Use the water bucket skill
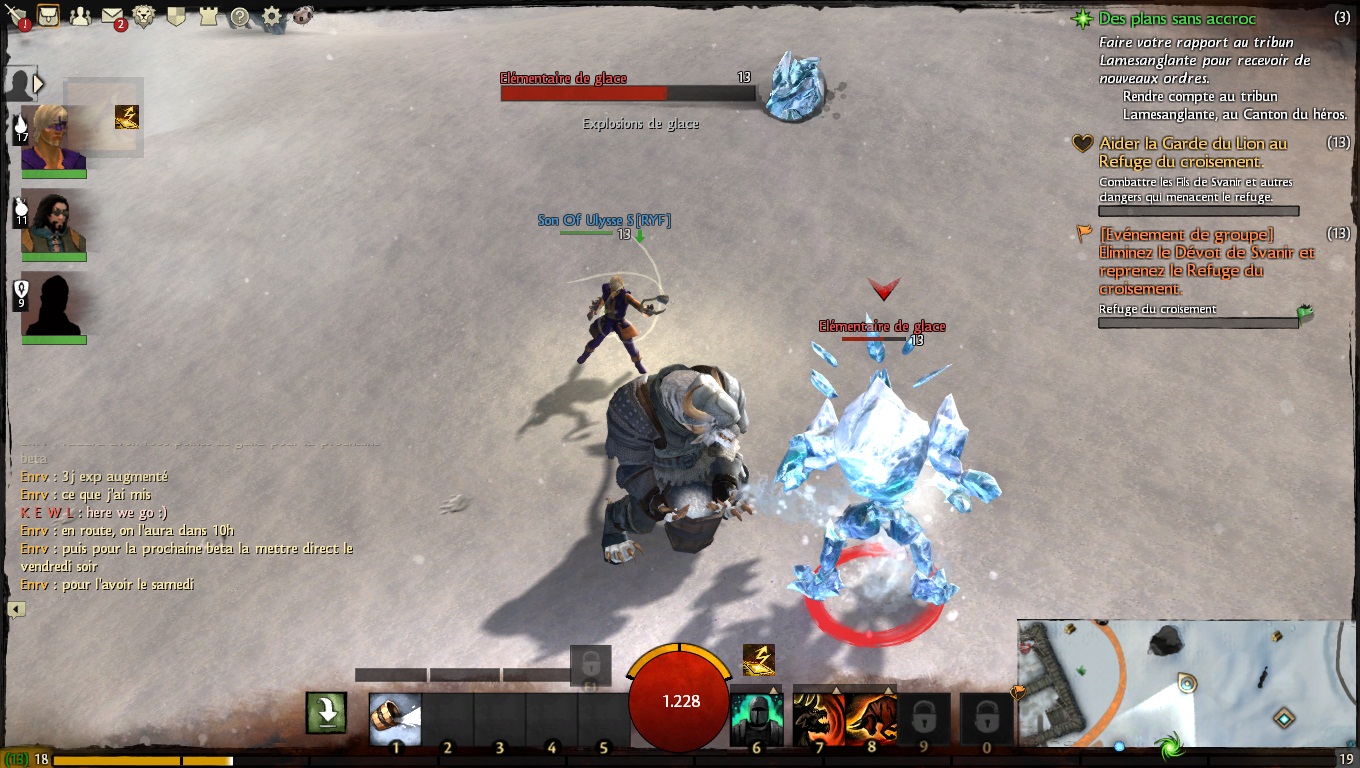Screen dimensions: 1360x768 395,719
